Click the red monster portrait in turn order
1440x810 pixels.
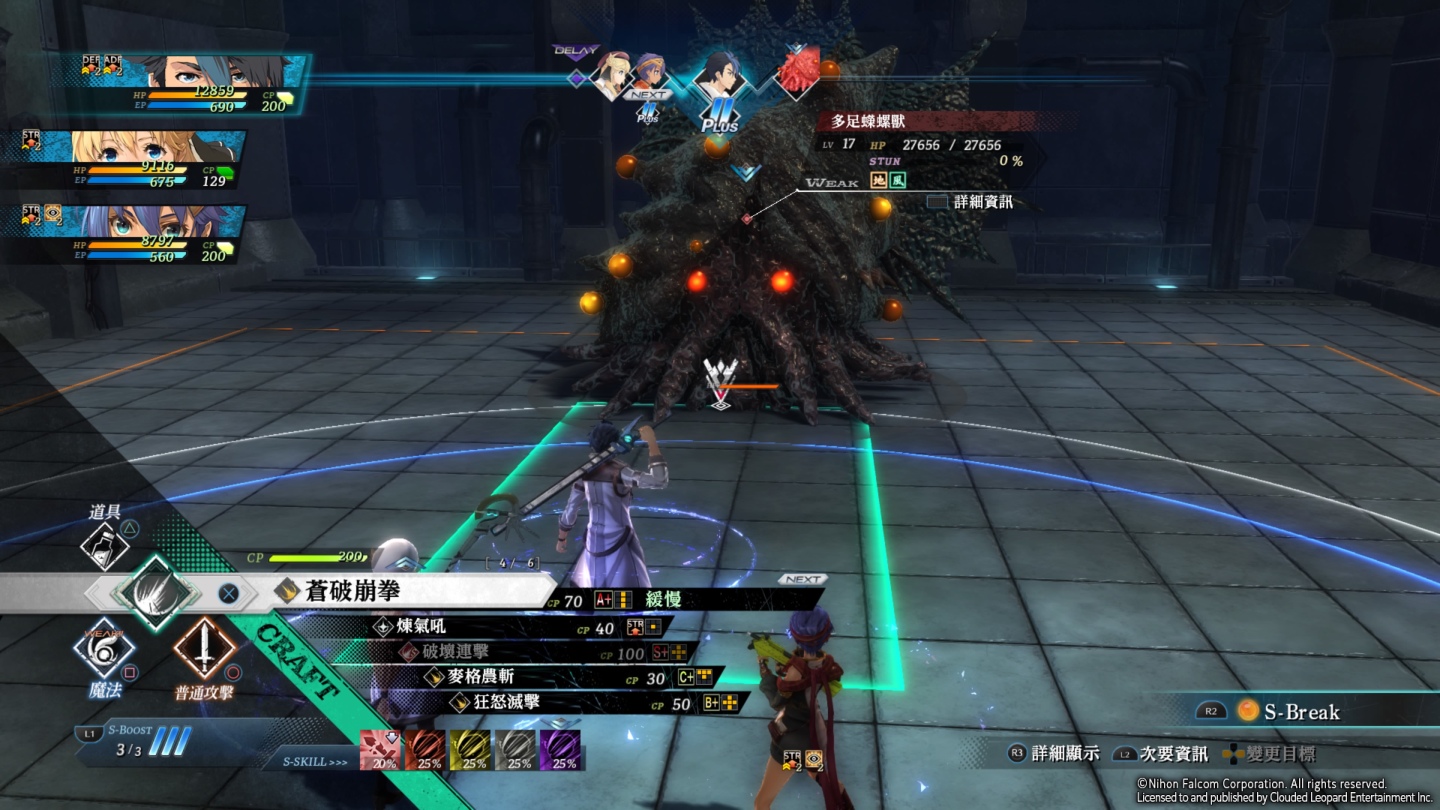(797, 72)
